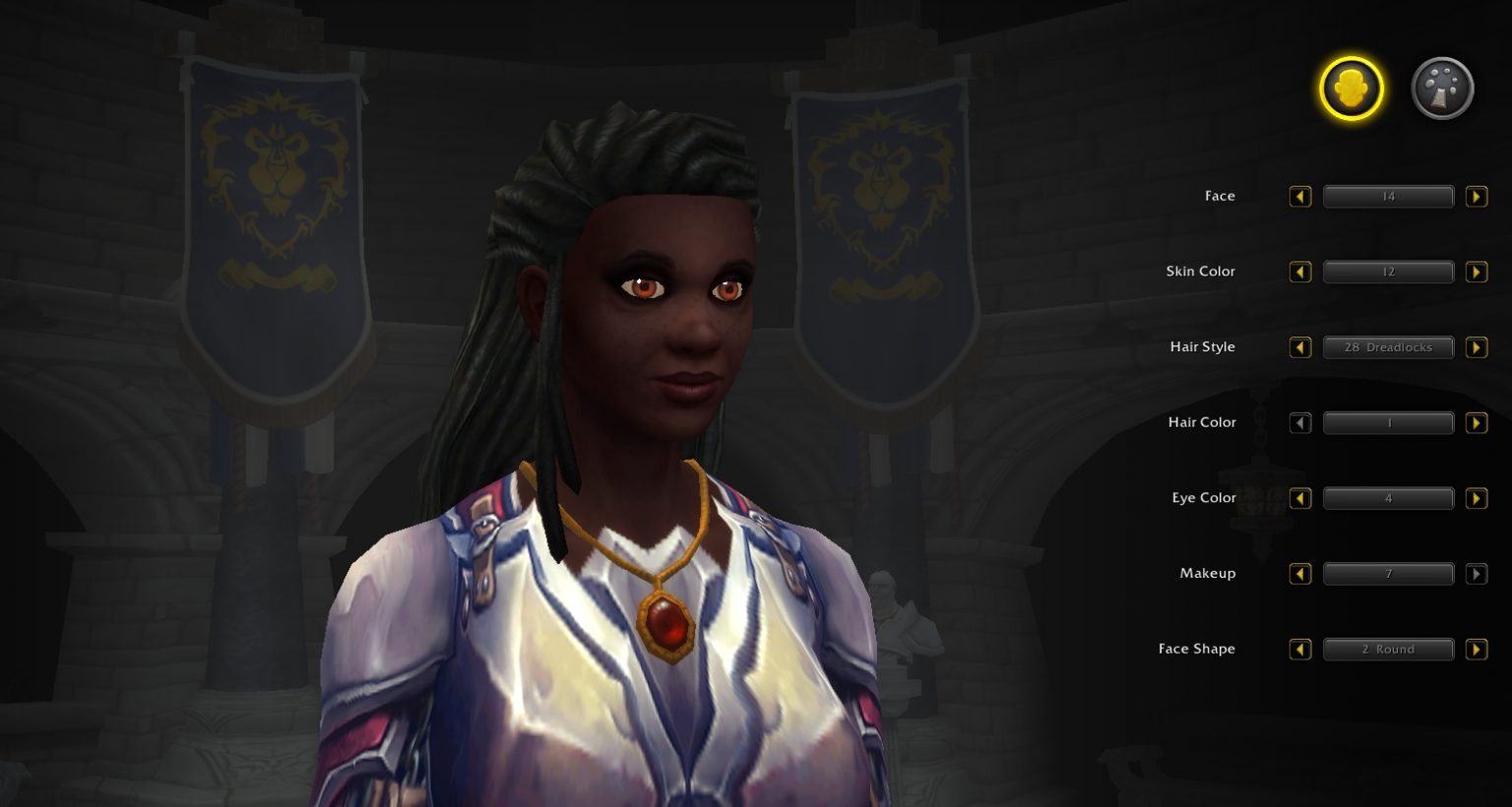Open the accessories customization tab
The height and width of the screenshot is (807, 1512).
click(x=1441, y=88)
